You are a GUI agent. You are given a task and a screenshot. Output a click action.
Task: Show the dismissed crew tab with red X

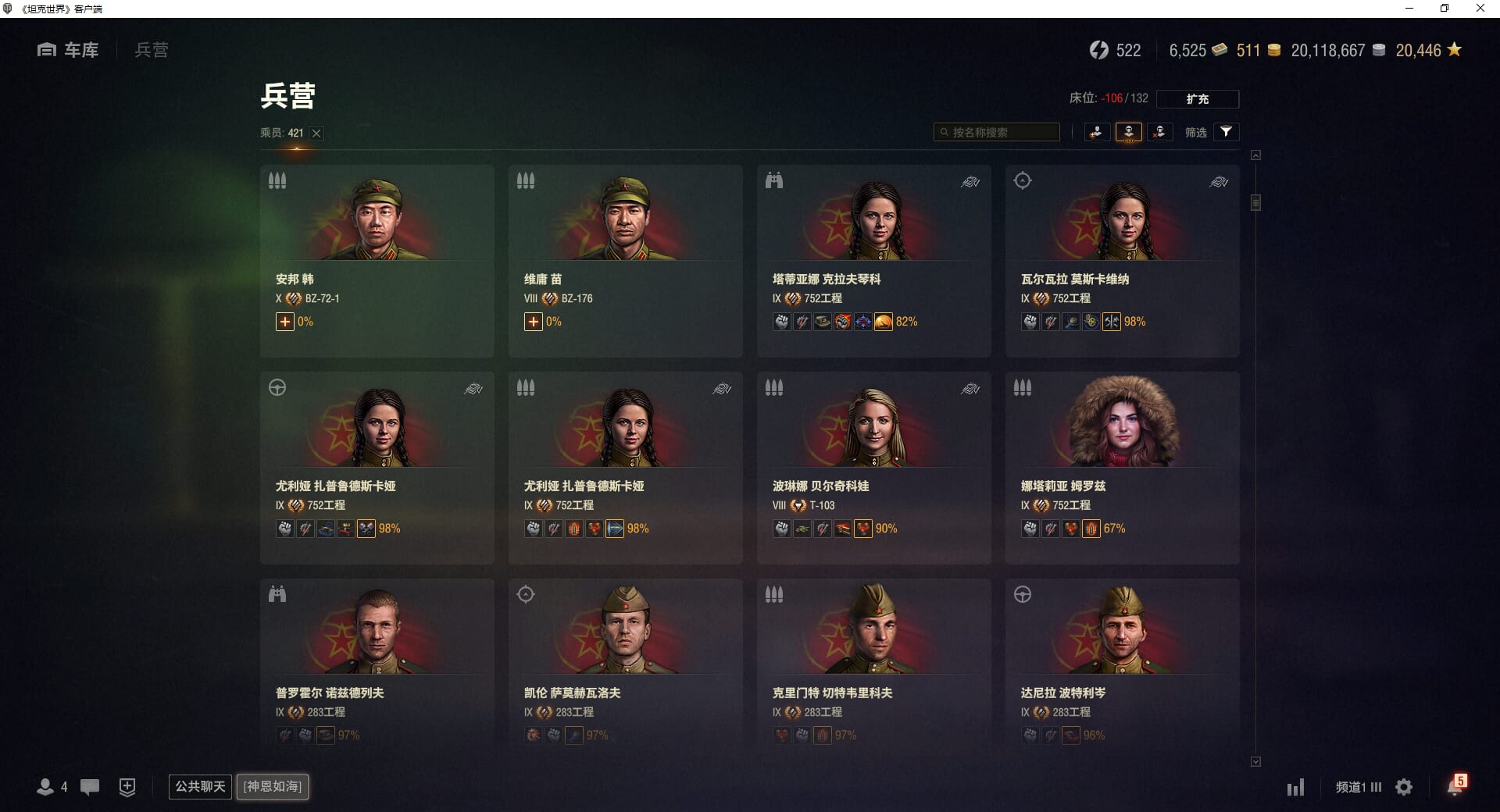[1159, 132]
